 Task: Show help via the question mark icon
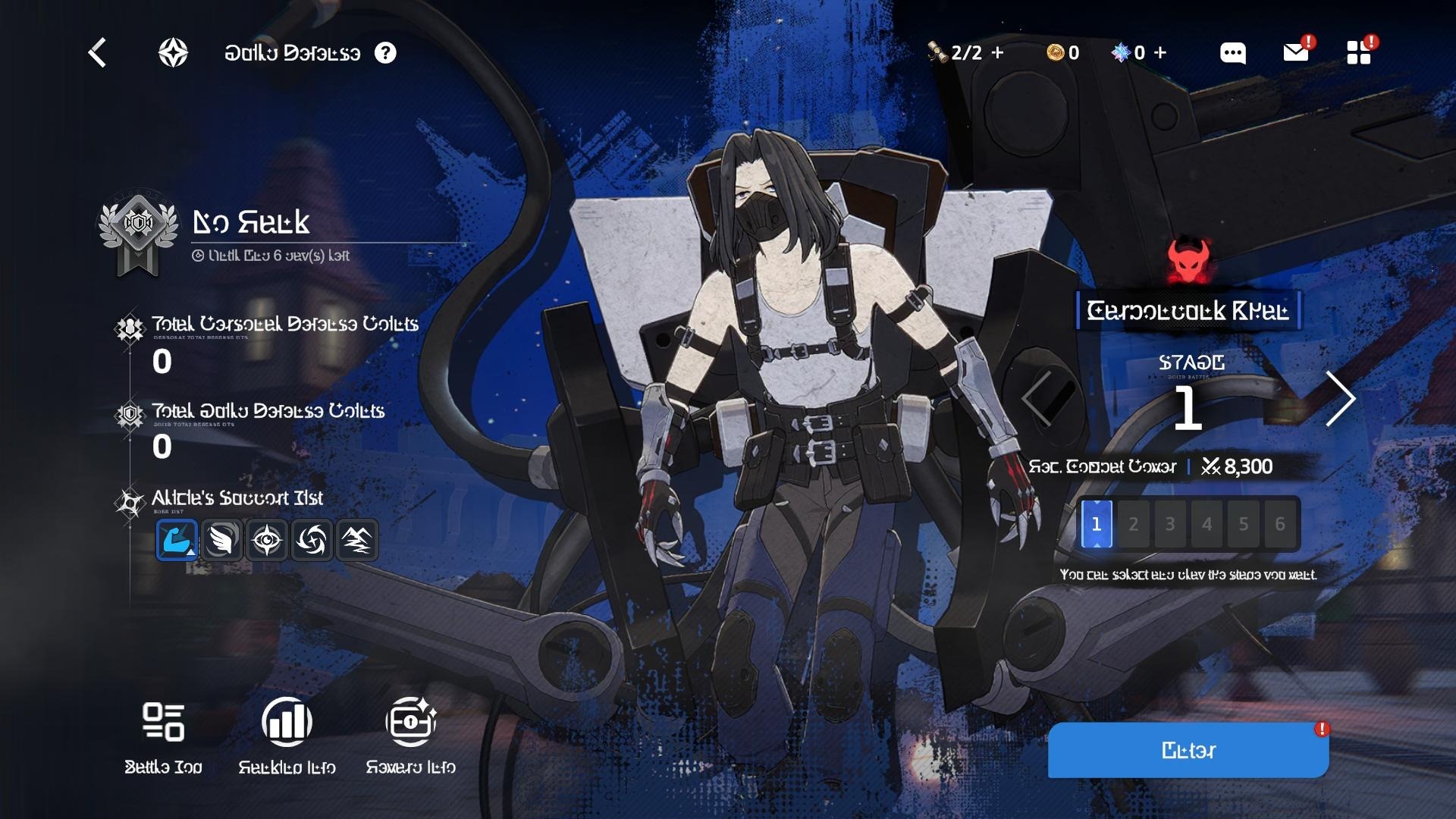pos(385,53)
